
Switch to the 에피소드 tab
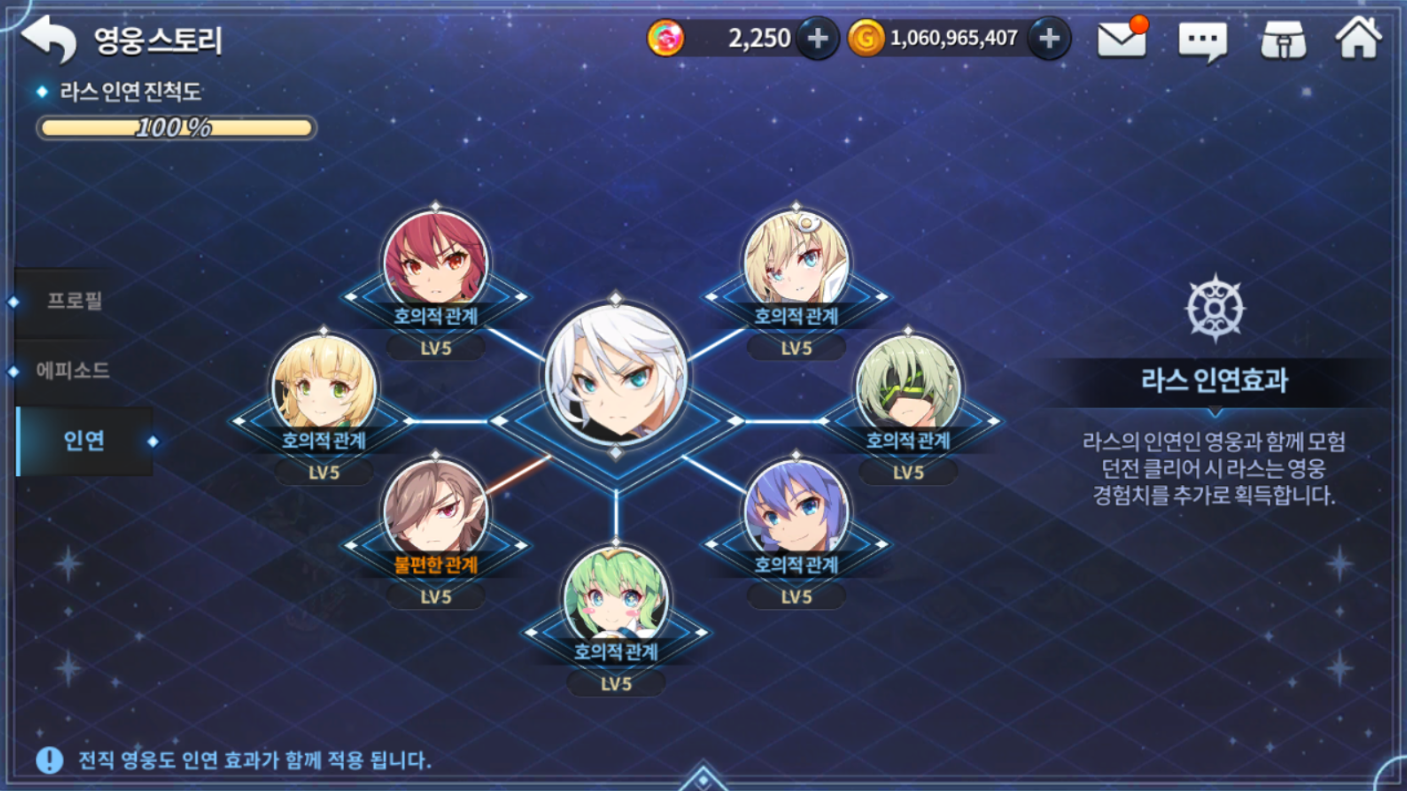73,371
